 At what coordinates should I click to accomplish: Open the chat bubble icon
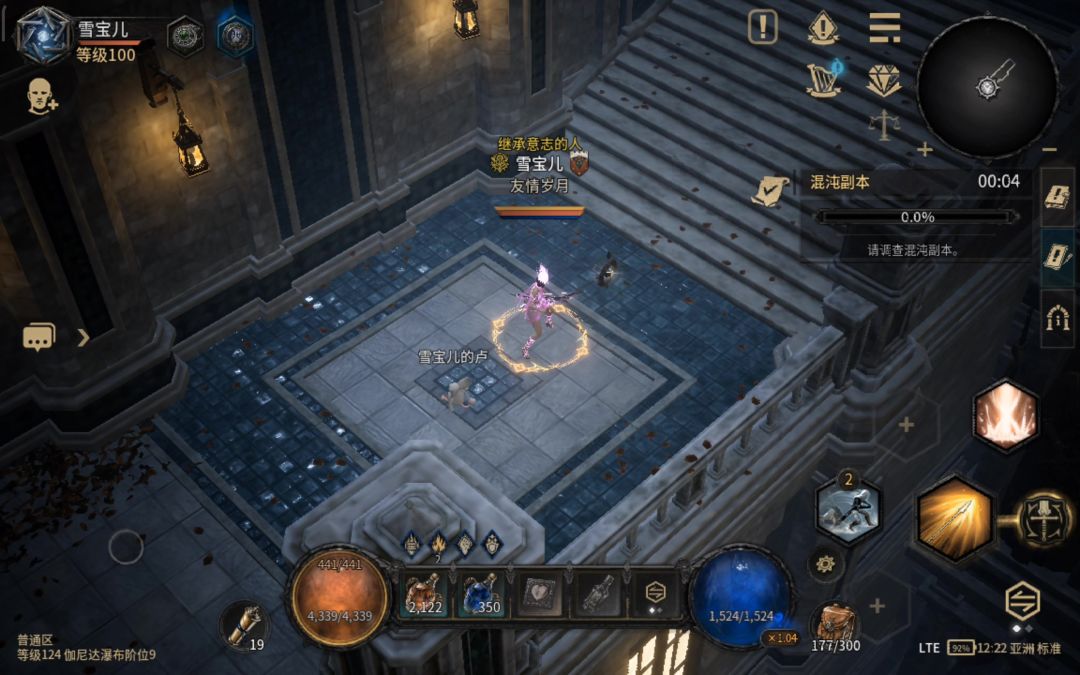click(39, 338)
